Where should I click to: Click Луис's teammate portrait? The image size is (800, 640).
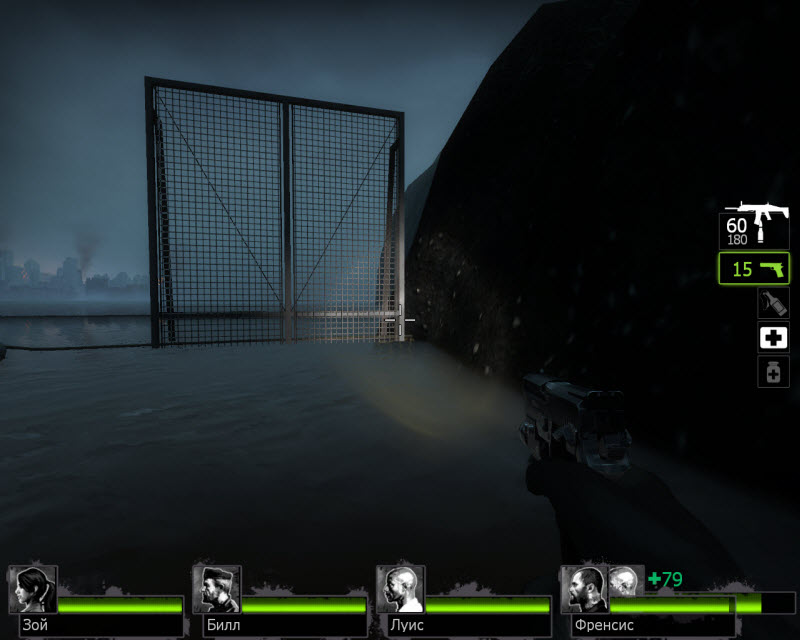click(x=400, y=589)
